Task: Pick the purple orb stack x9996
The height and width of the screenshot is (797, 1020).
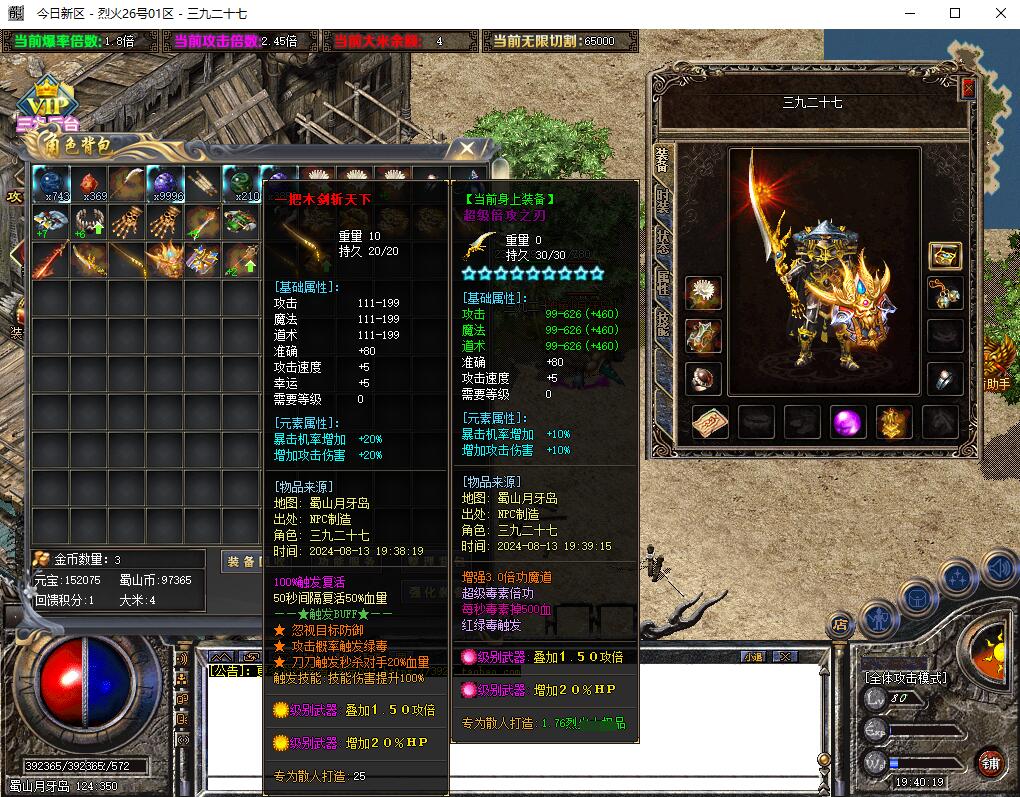Action: 165,184
